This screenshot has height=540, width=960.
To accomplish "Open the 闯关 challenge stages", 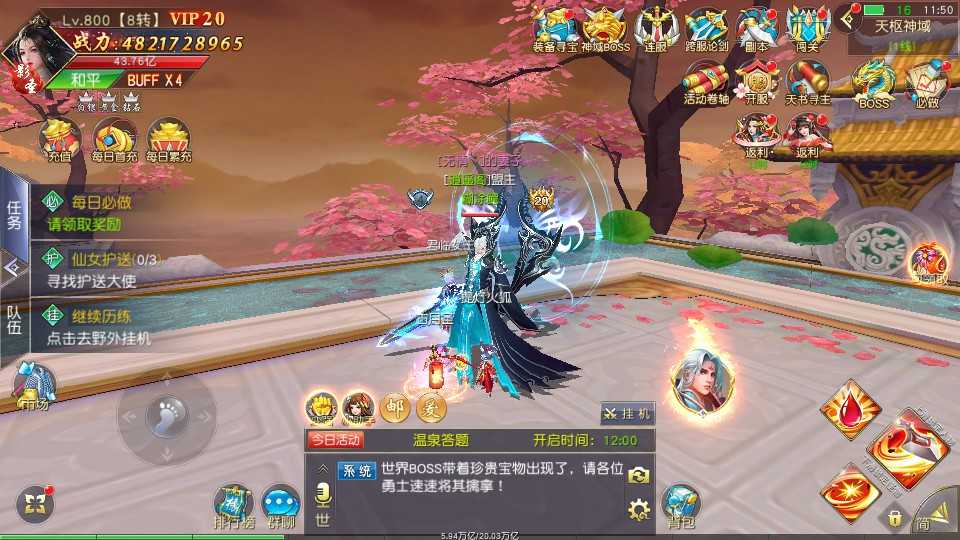I will [x=808, y=28].
